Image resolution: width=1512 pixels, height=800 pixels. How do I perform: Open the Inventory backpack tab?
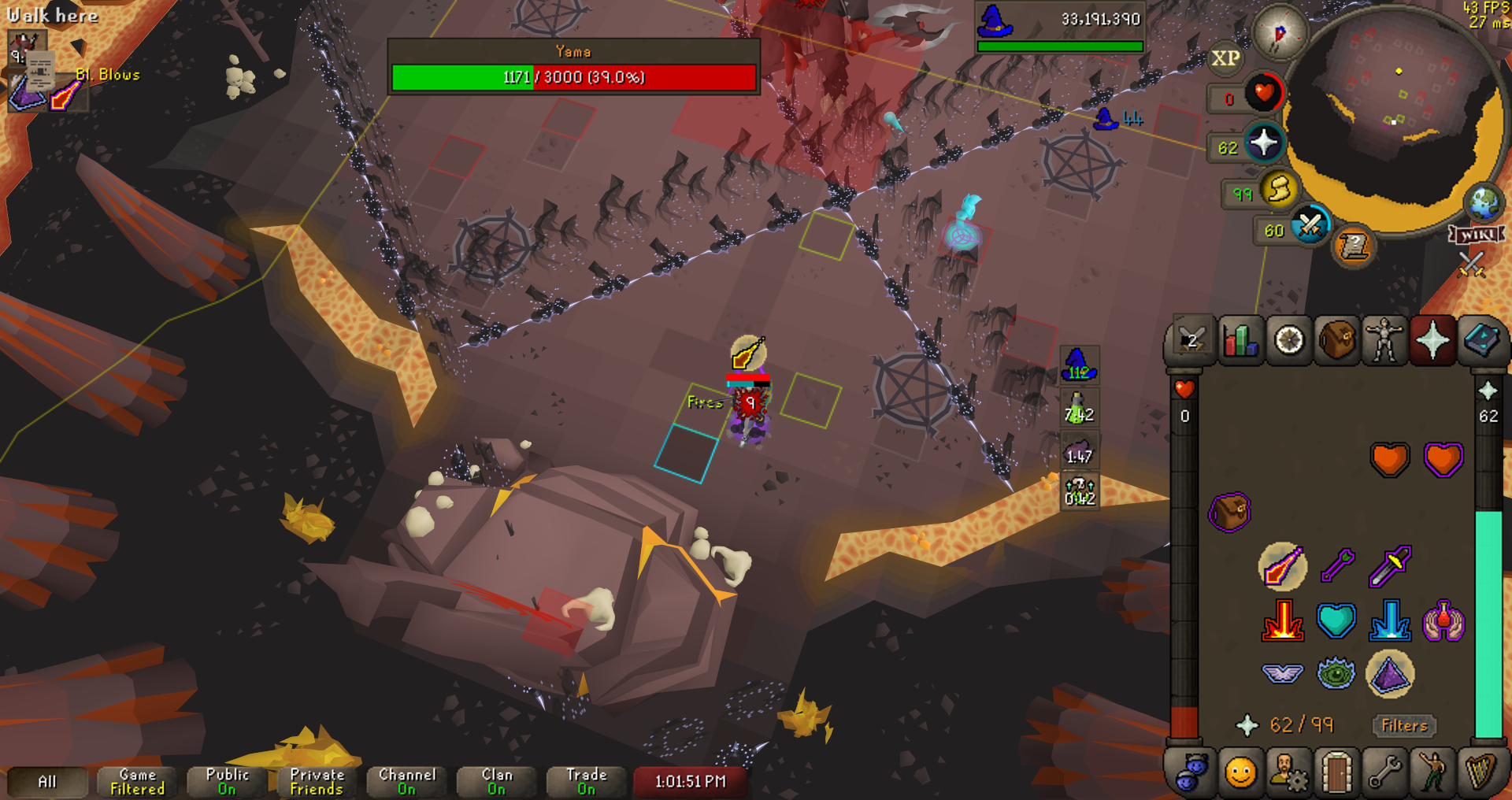tap(1337, 341)
